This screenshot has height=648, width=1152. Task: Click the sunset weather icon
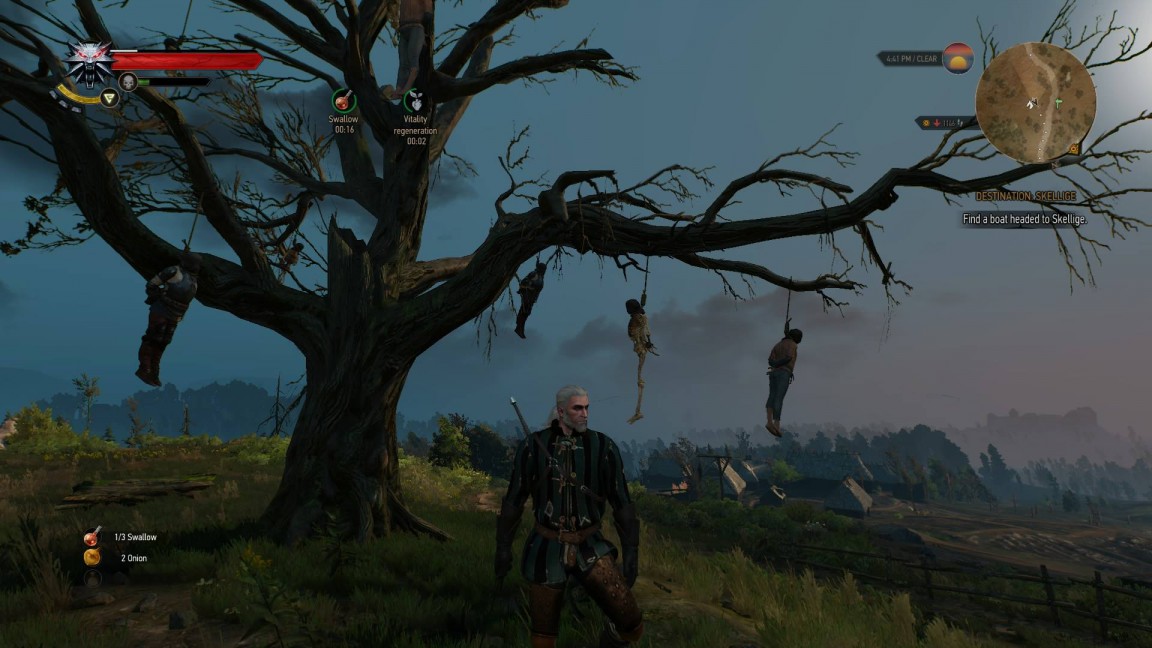957,58
